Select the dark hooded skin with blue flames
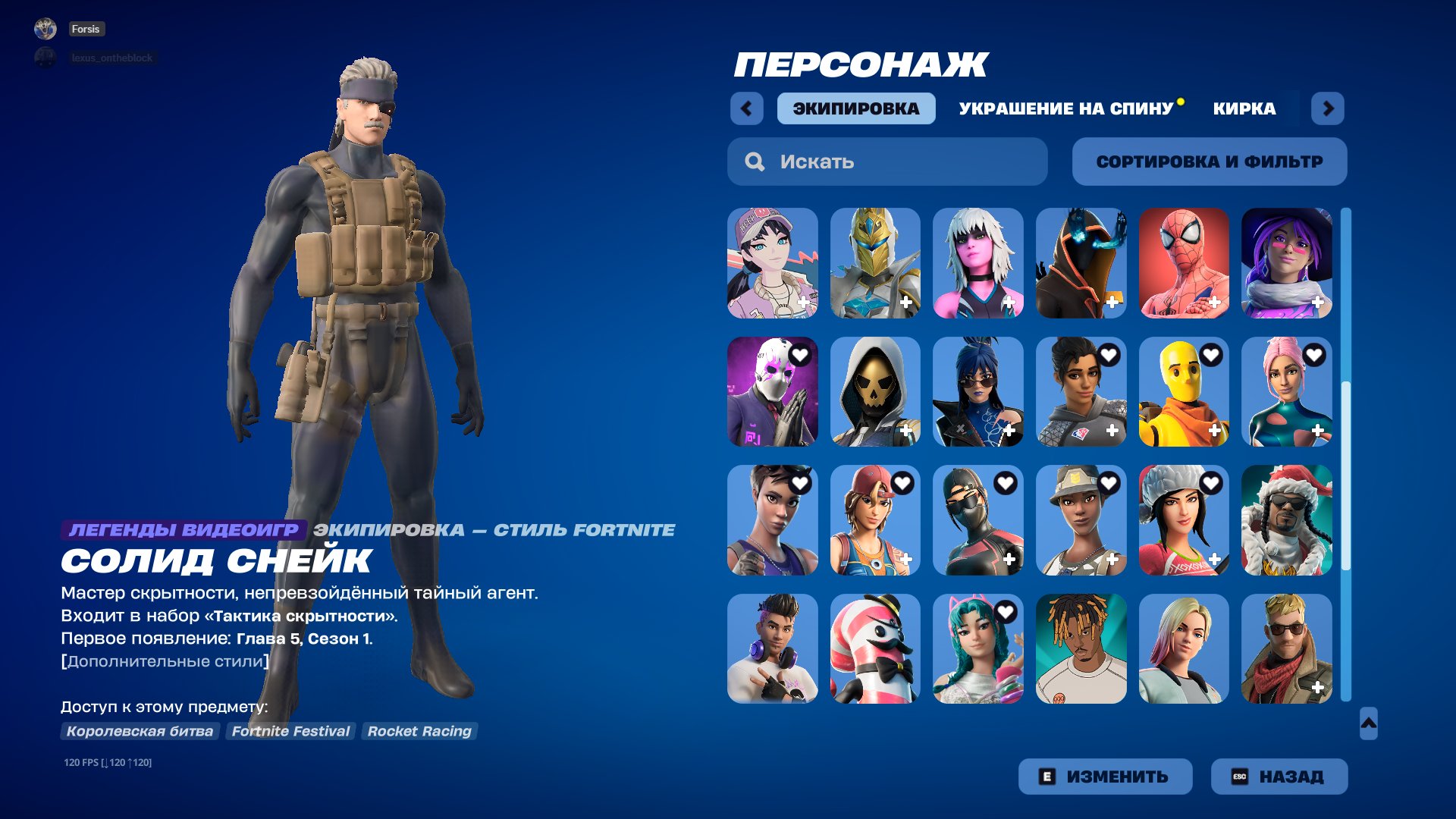 click(x=1081, y=263)
